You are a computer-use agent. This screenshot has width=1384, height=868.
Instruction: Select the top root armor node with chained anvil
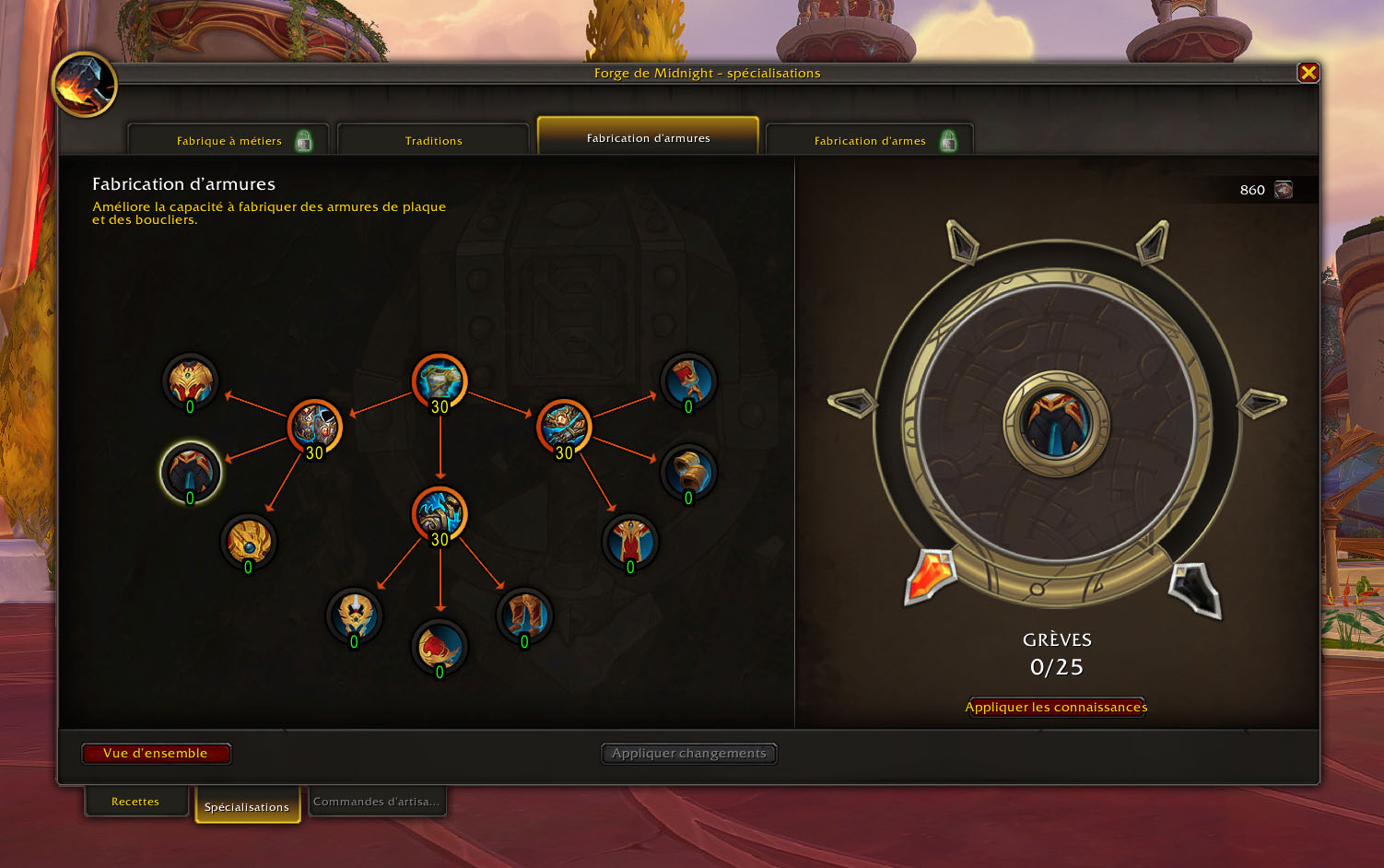[x=440, y=381]
